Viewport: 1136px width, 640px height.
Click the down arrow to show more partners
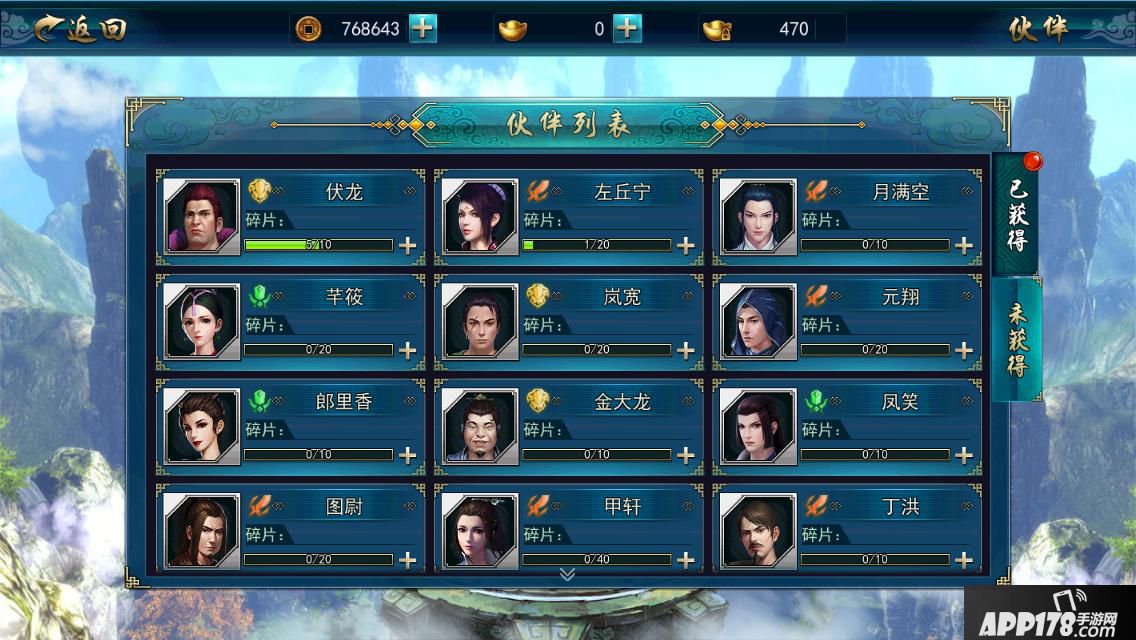[x=567, y=574]
